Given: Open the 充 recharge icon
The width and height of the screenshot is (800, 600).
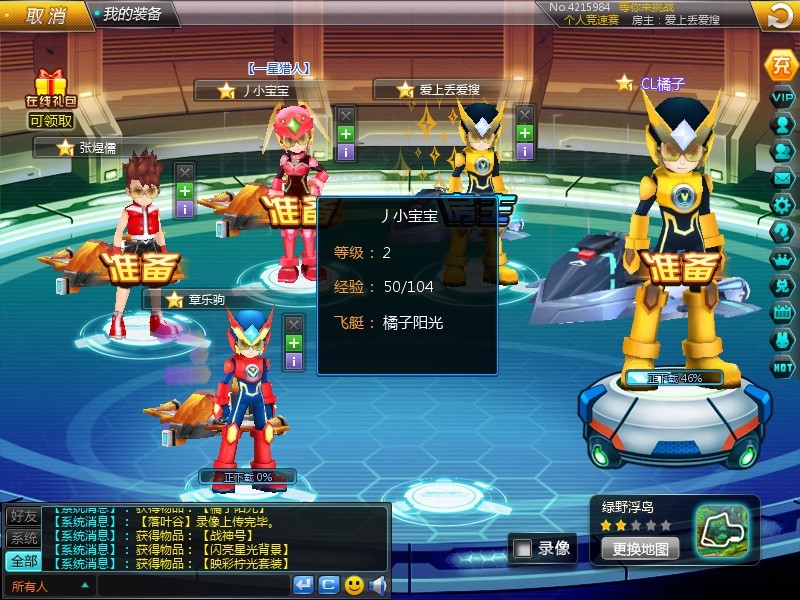Looking at the screenshot, I should tap(781, 65).
